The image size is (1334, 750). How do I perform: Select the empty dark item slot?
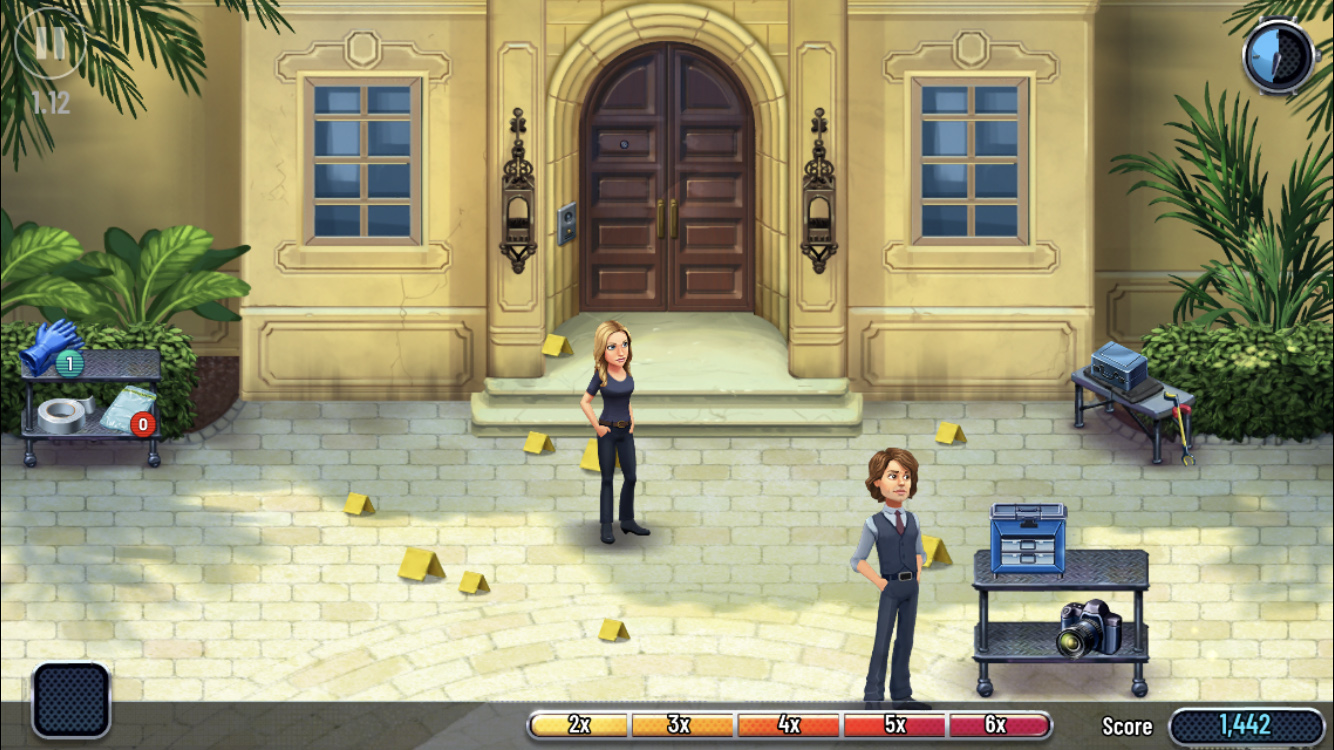pyautogui.click(x=71, y=700)
